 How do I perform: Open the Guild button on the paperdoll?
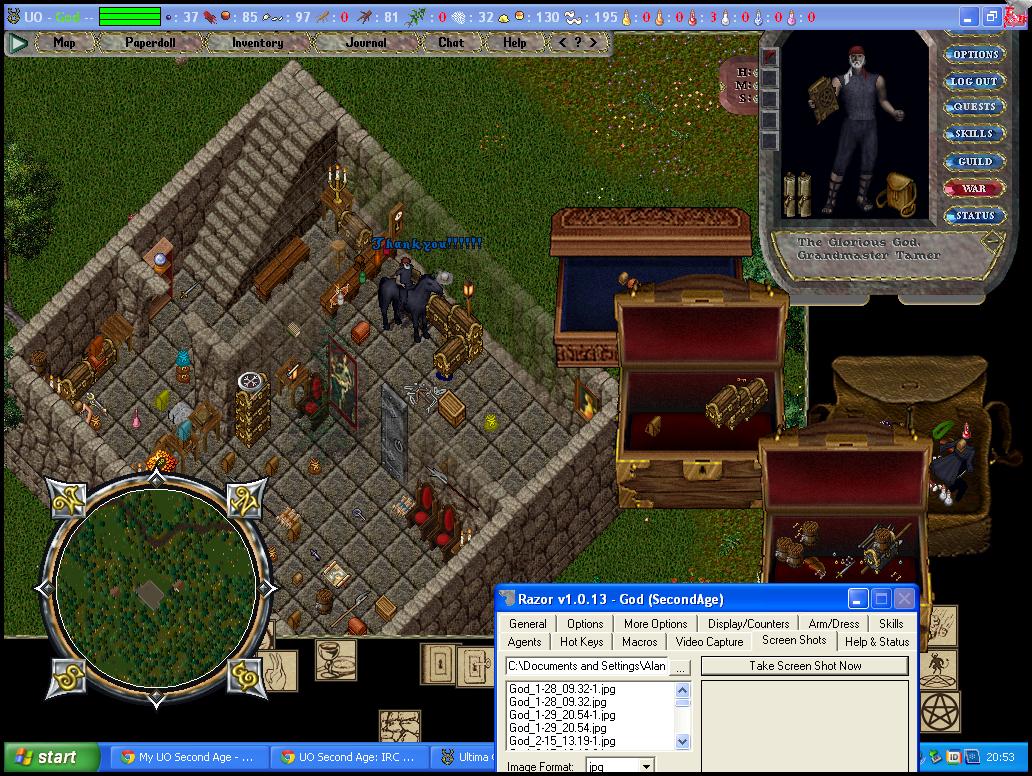[974, 161]
